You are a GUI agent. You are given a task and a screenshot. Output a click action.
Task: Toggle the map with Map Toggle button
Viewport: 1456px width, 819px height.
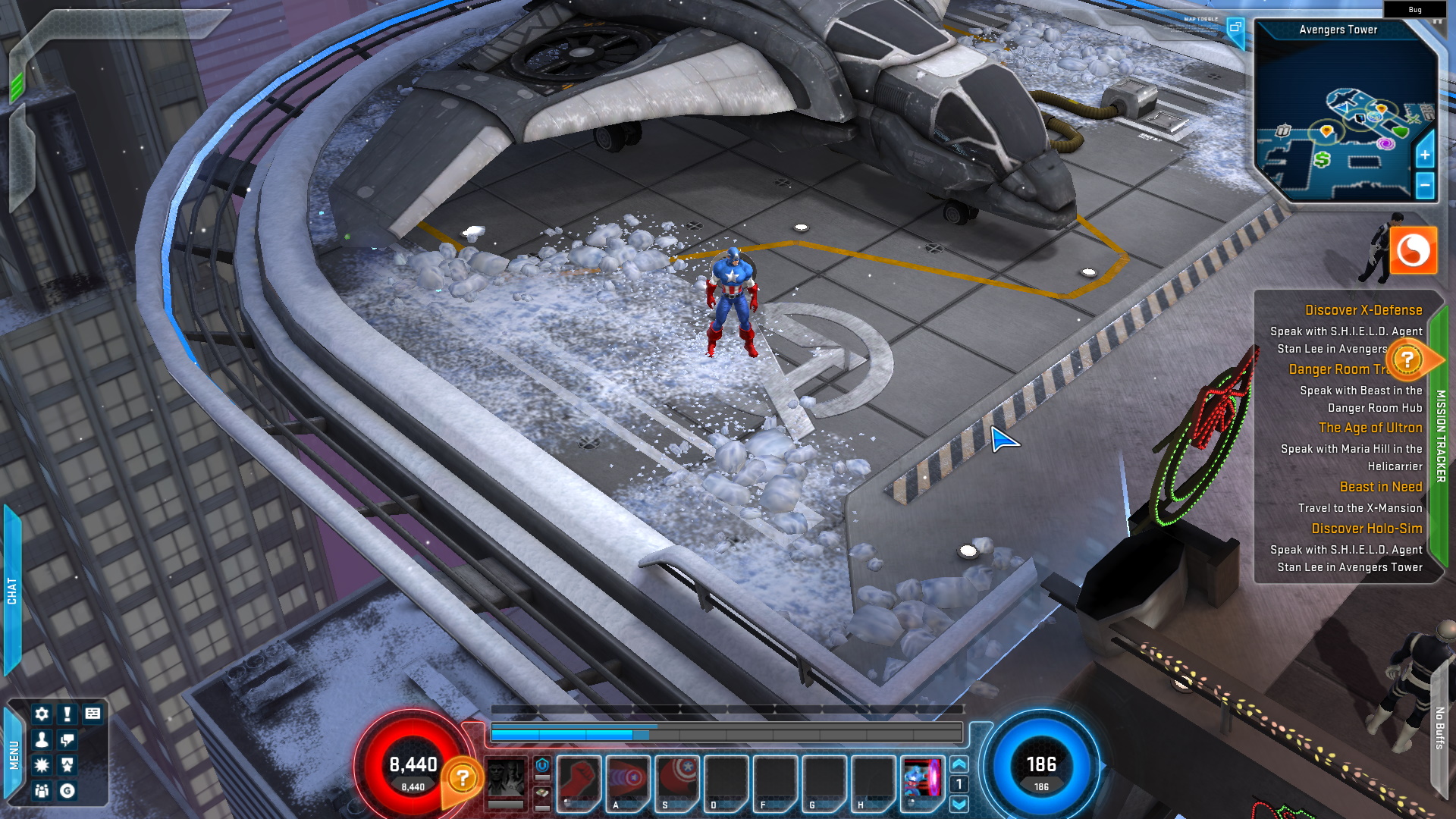point(1235,29)
